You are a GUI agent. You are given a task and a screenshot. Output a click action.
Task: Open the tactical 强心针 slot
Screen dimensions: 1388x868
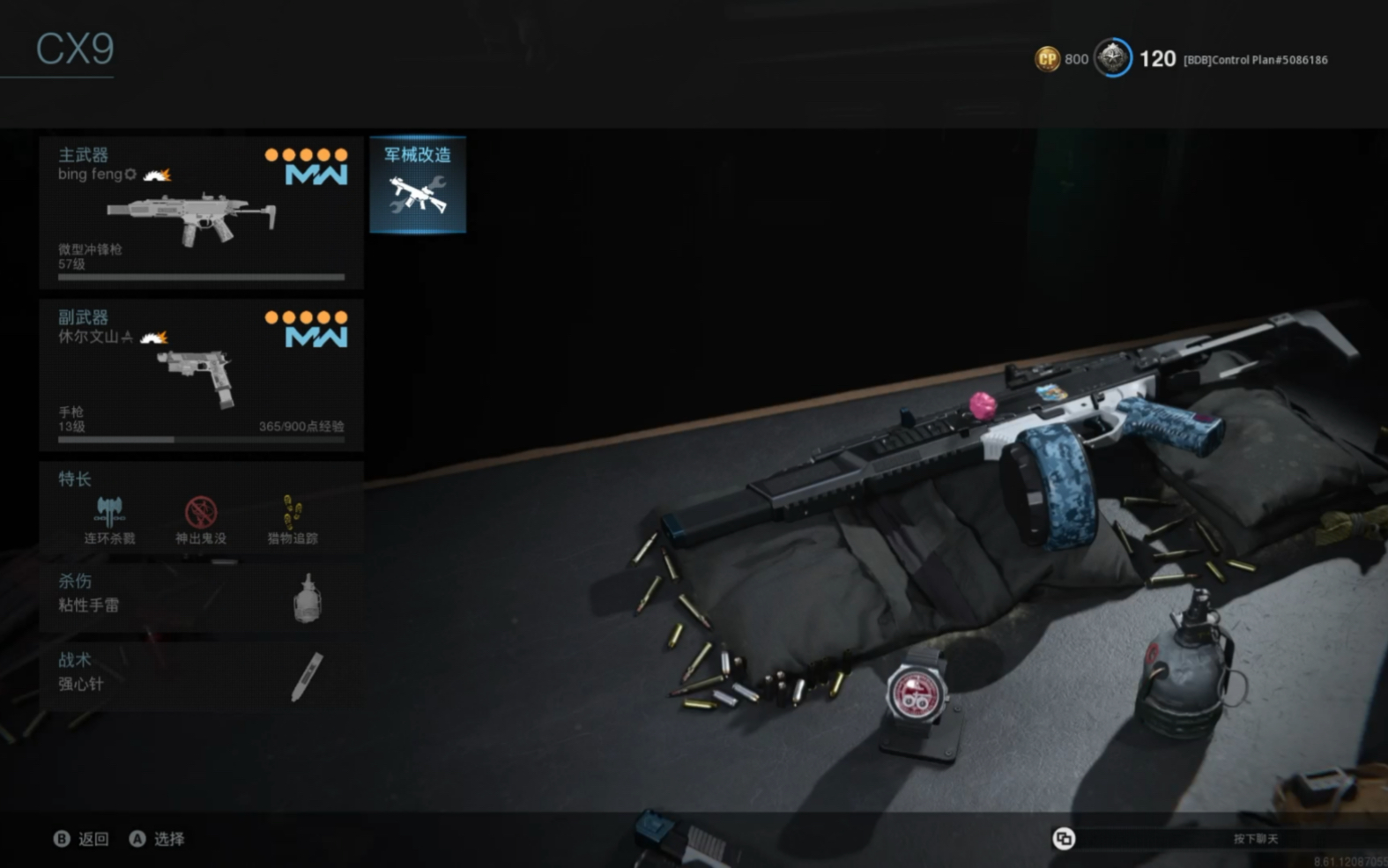coord(201,674)
